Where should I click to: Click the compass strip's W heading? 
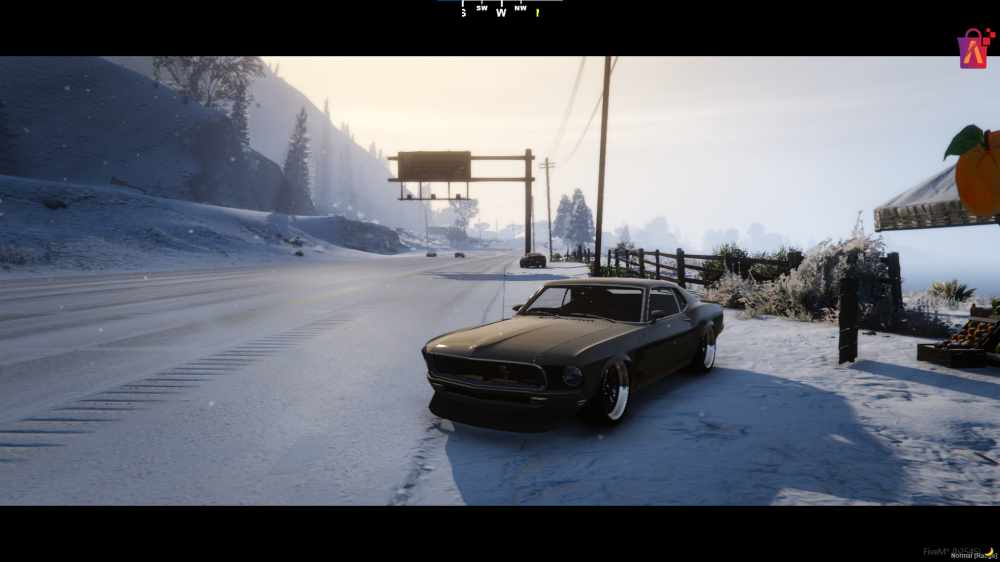click(x=501, y=13)
